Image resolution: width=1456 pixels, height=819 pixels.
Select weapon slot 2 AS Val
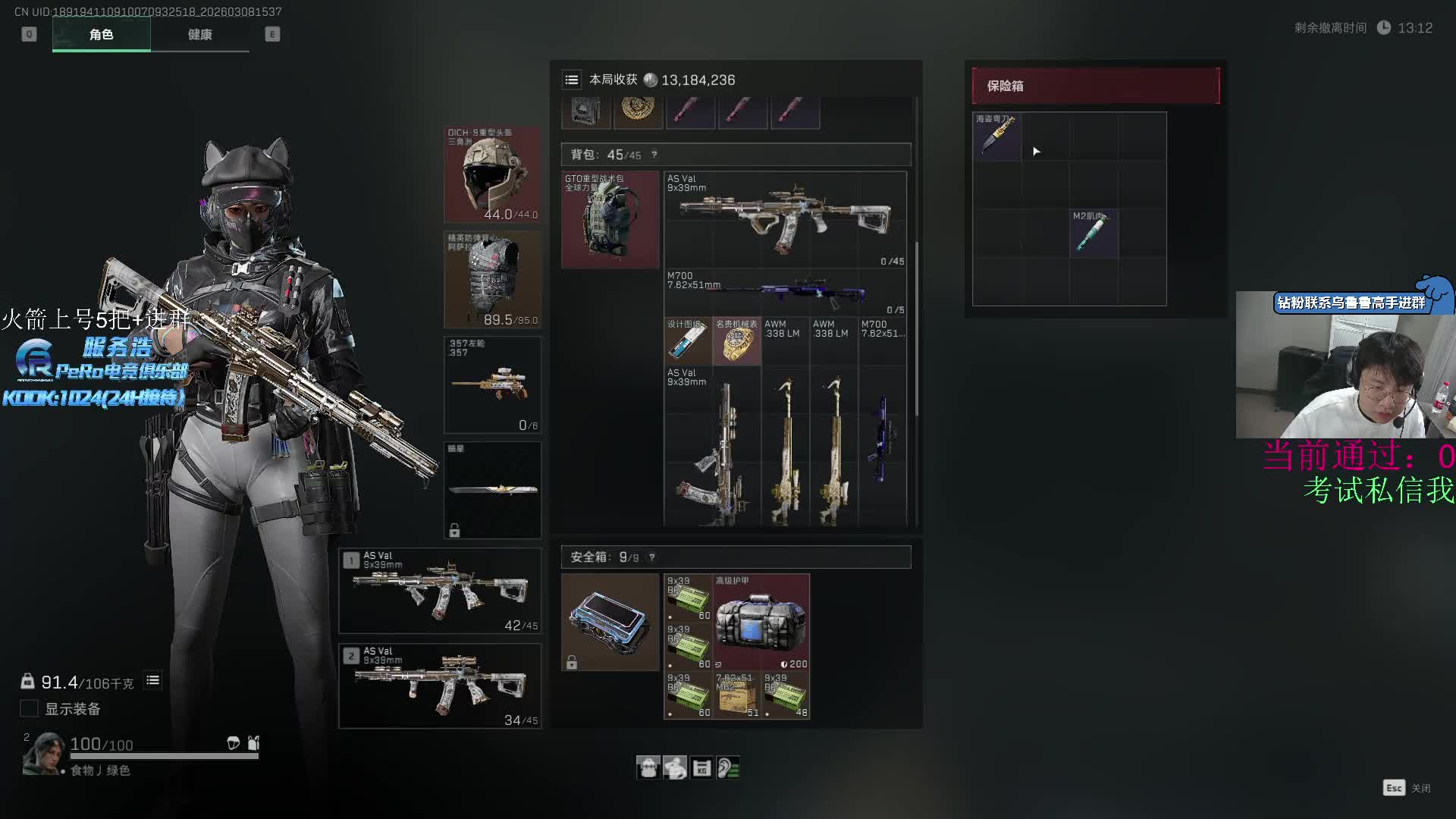coord(440,686)
